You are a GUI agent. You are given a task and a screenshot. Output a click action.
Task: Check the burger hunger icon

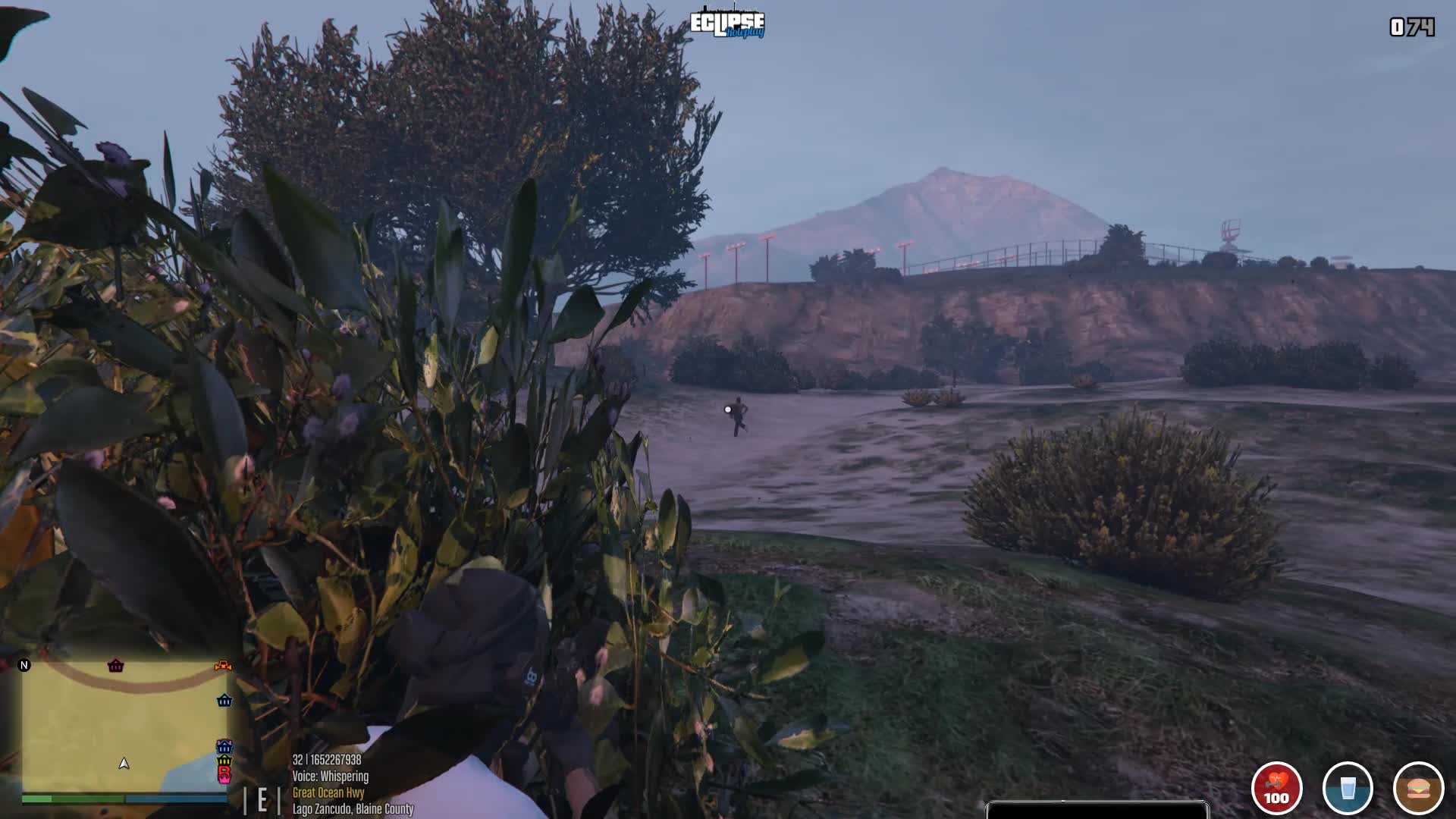click(x=1418, y=788)
